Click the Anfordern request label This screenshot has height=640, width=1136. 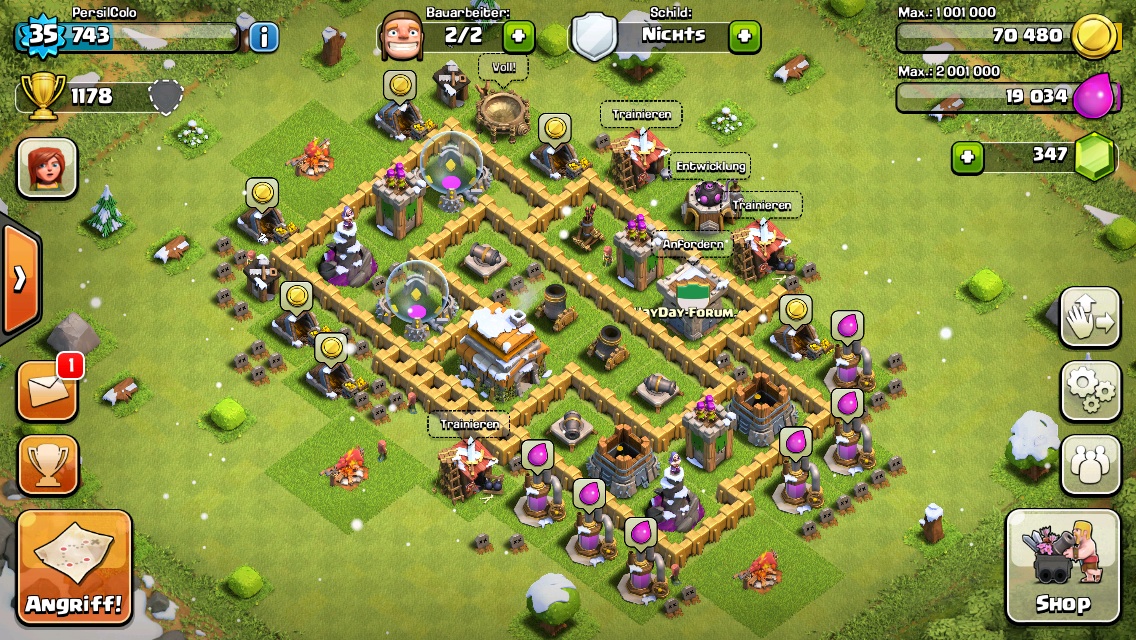(x=692, y=243)
